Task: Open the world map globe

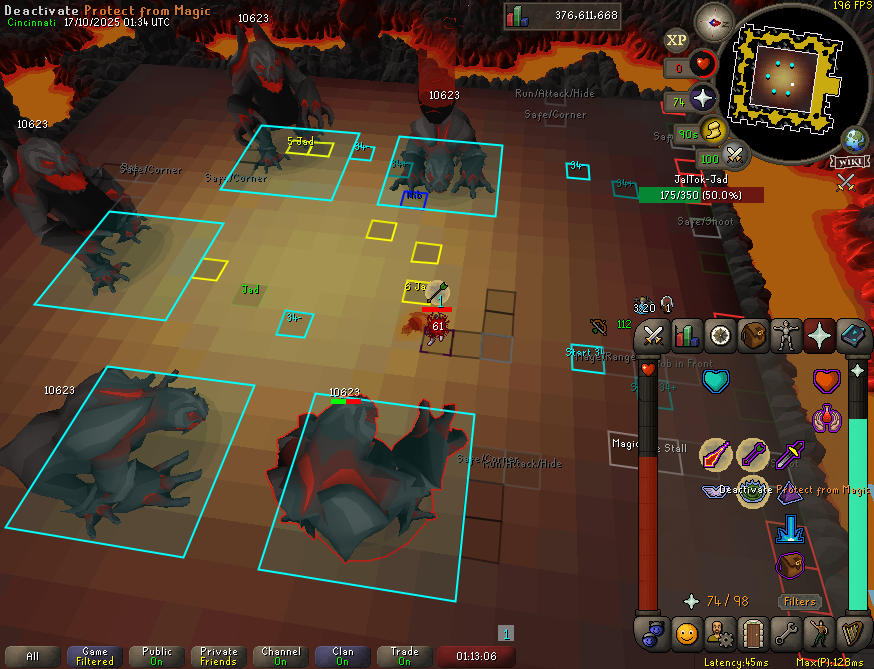Action: 856,139
